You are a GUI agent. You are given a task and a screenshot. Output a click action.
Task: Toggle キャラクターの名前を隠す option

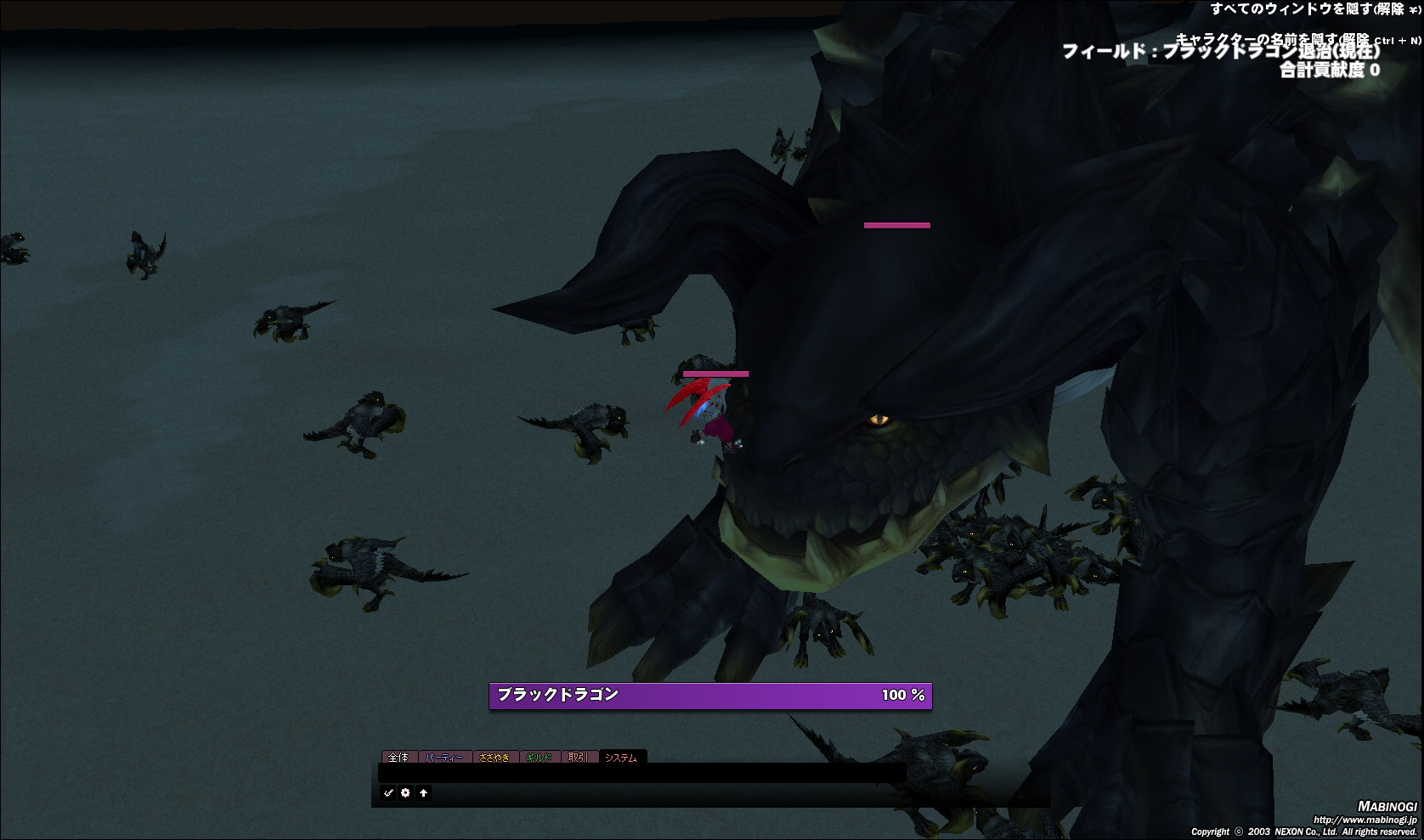(1296, 39)
